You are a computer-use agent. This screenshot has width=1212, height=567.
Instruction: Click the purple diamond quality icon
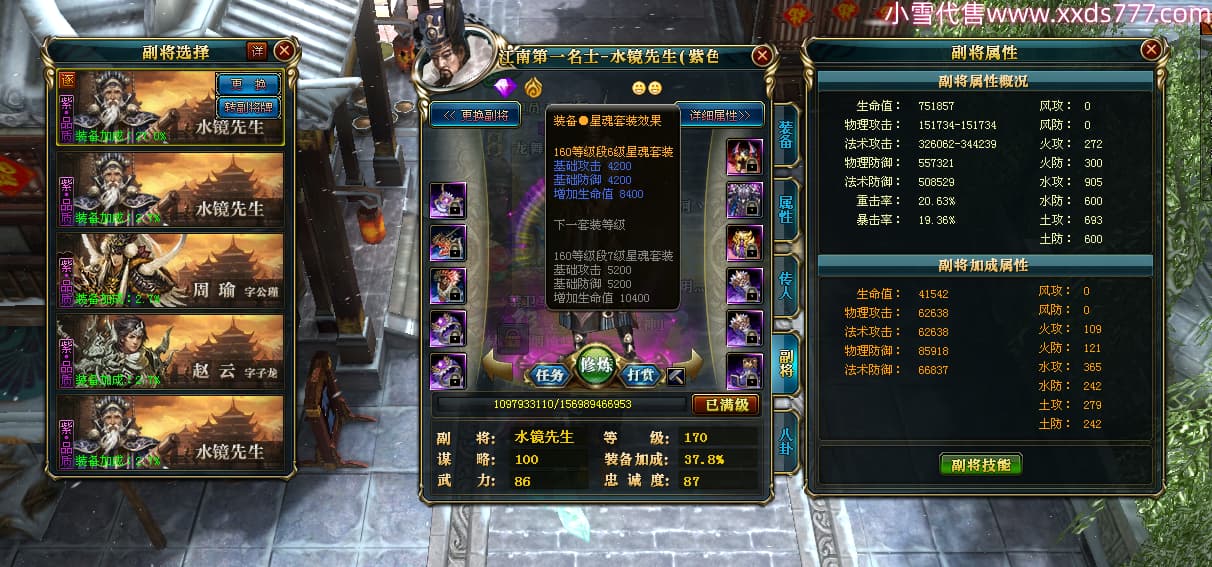pos(505,88)
